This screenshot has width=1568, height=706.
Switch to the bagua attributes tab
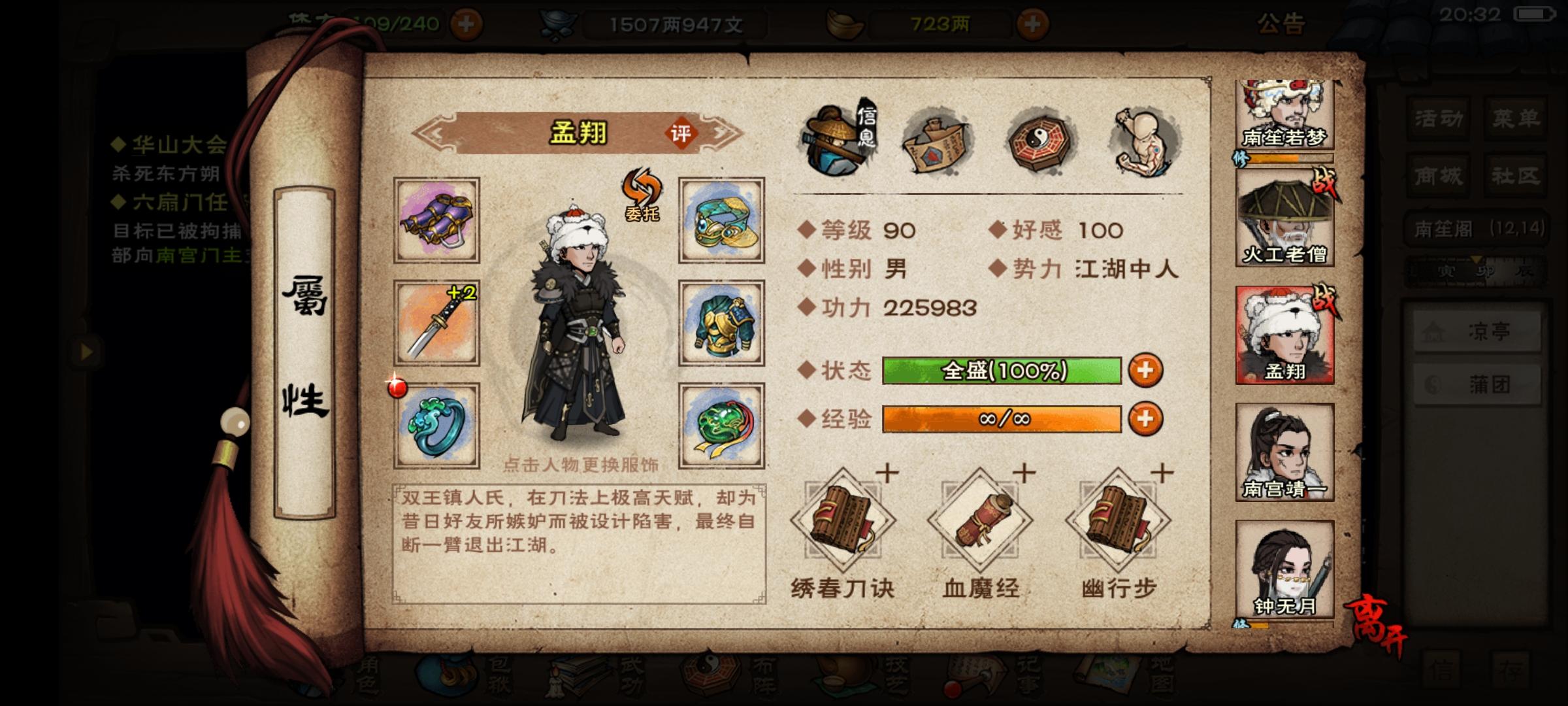click(x=1037, y=131)
